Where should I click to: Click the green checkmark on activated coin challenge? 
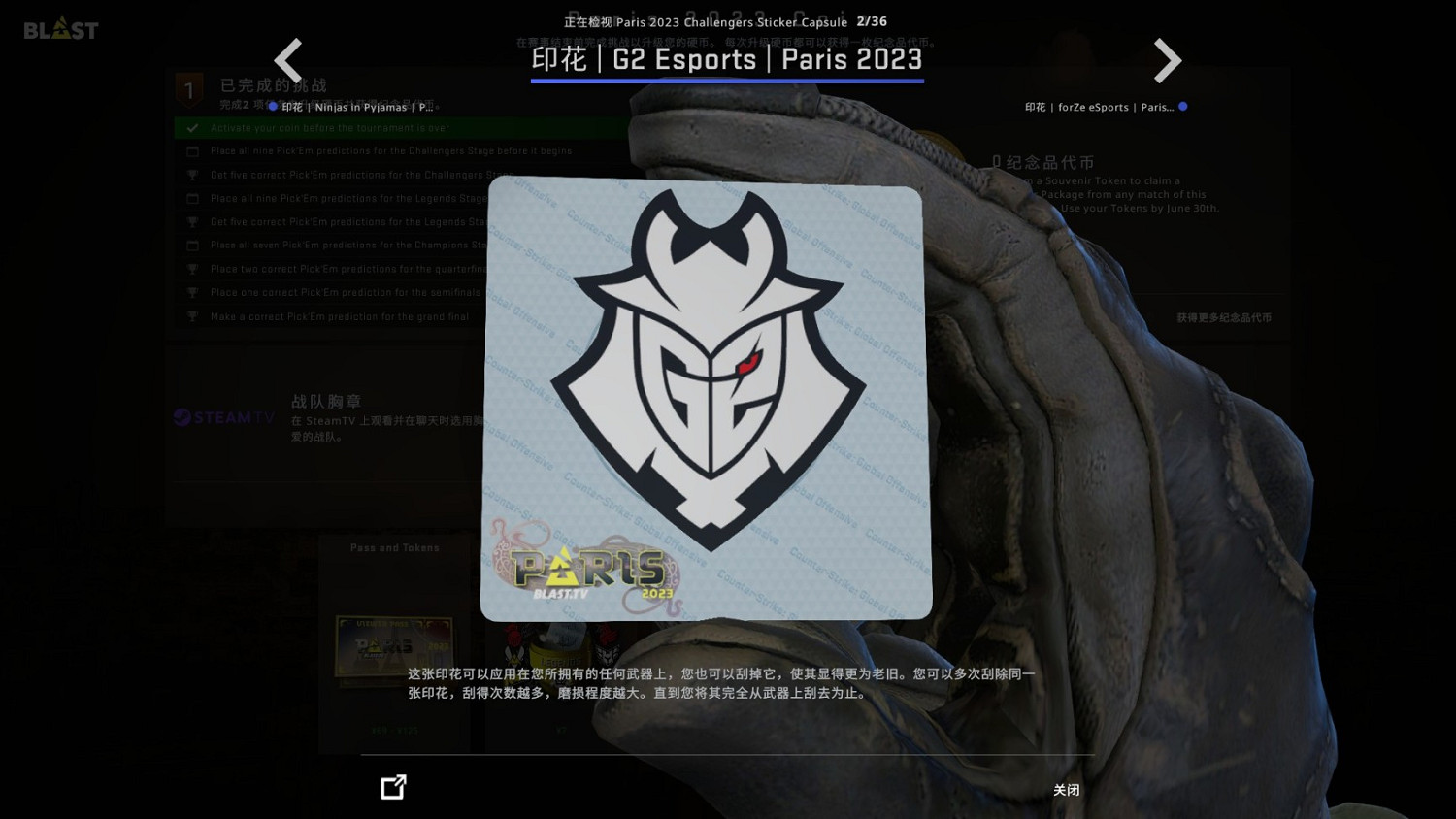coord(191,127)
